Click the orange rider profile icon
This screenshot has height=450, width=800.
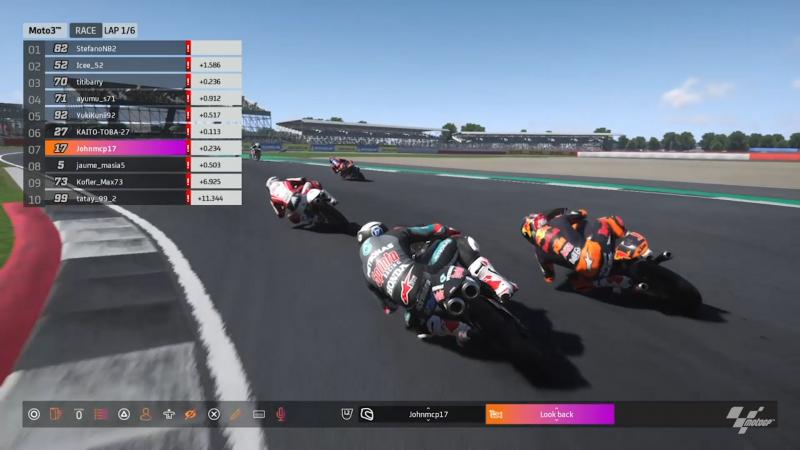click(x=145, y=414)
